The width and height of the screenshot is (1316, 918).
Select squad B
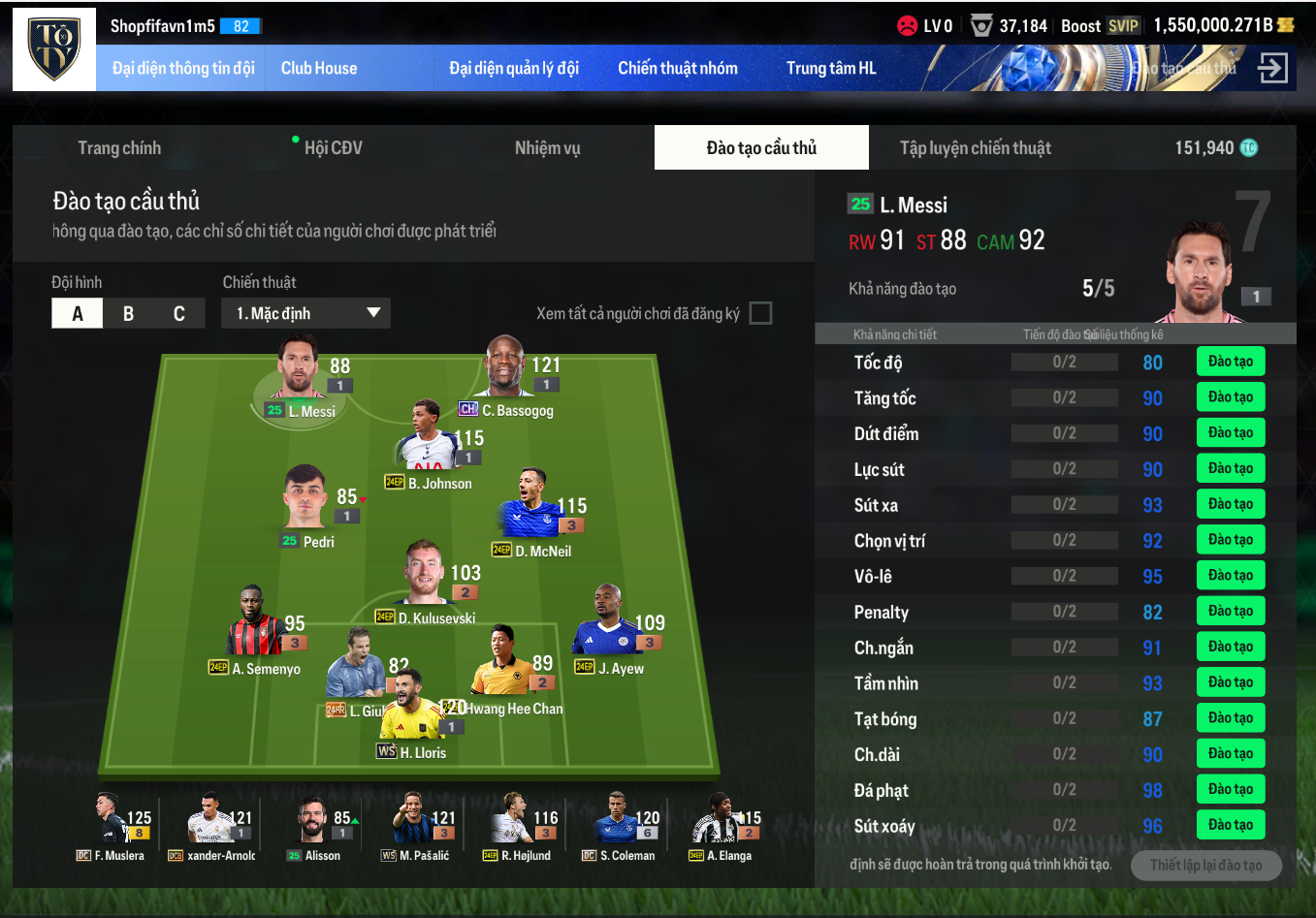pos(128,314)
